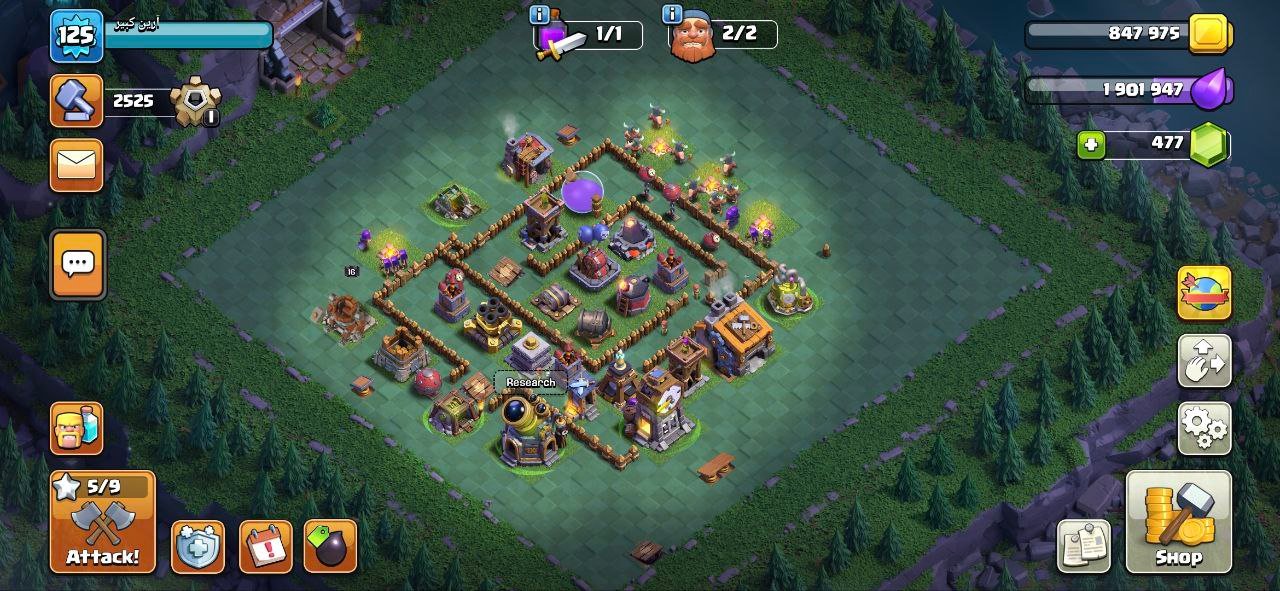This screenshot has height=591, width=1280.
Task: Show info for the 1/1 laboratory status
Action: click(x=540, y=15)
